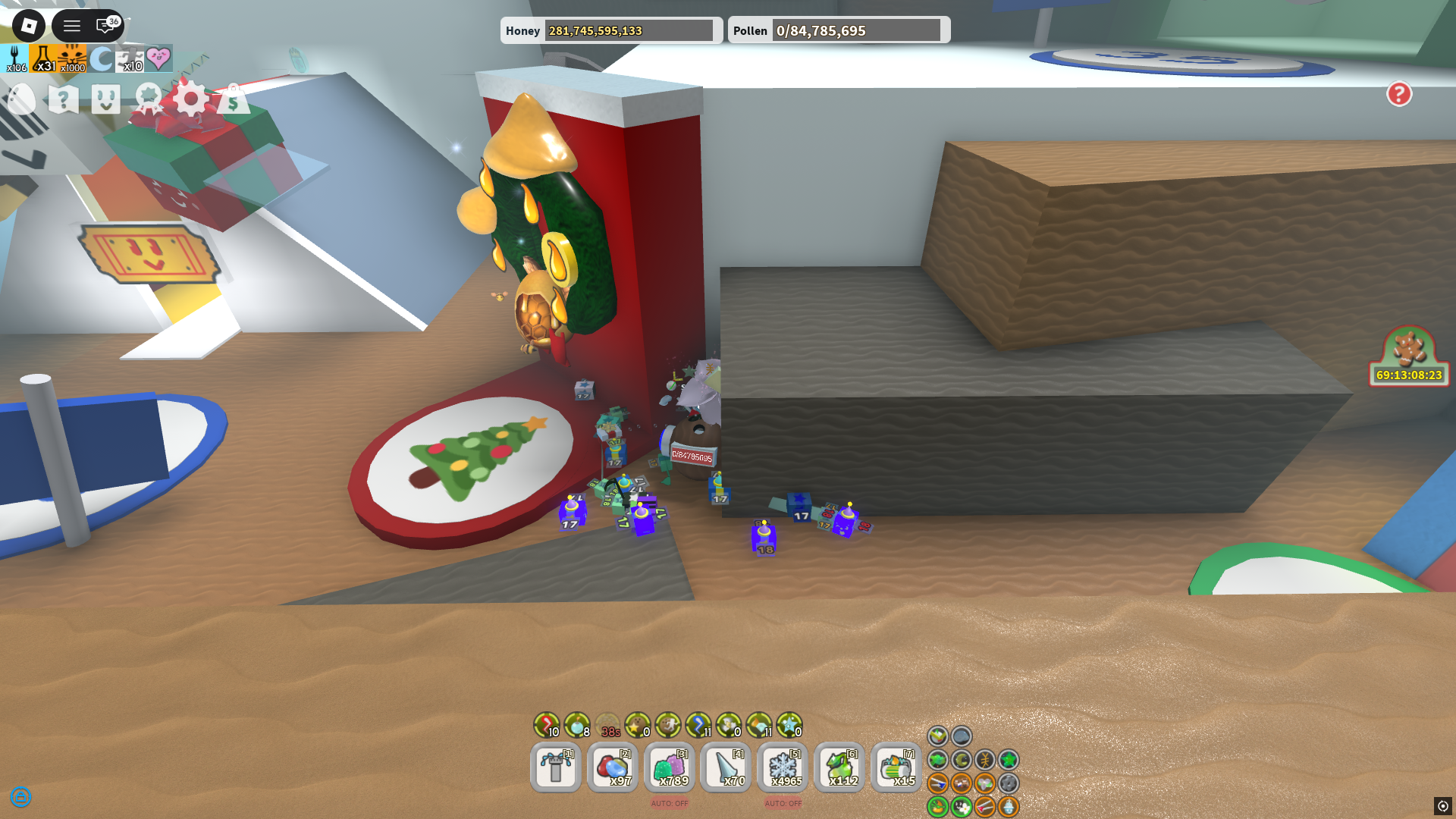
Task: Toggle AUTO: OFF under the Snowflakes slot
Action: coord(782,802)
